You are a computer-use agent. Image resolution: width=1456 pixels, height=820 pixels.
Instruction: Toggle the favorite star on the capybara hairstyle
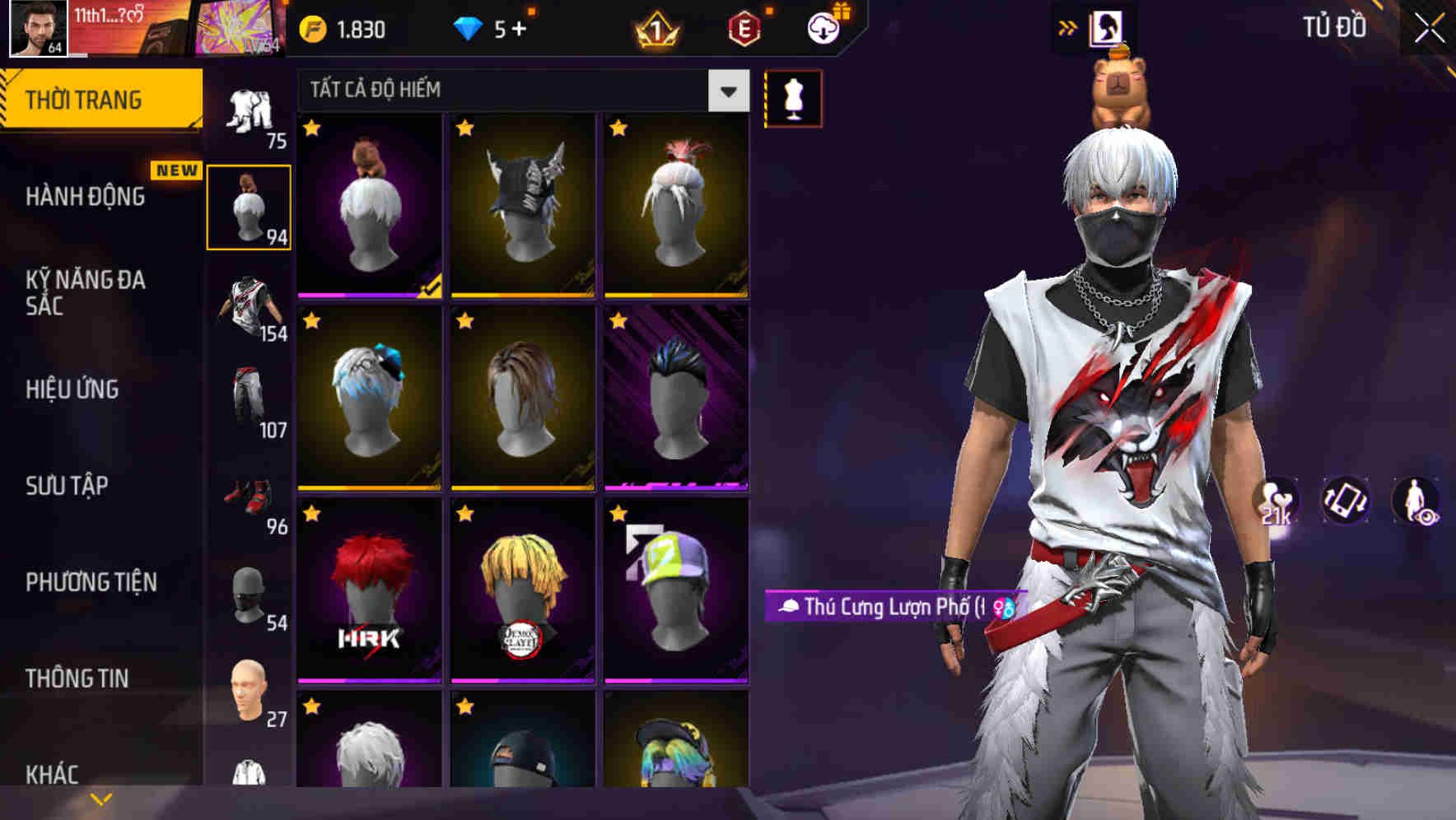(310, 128)
